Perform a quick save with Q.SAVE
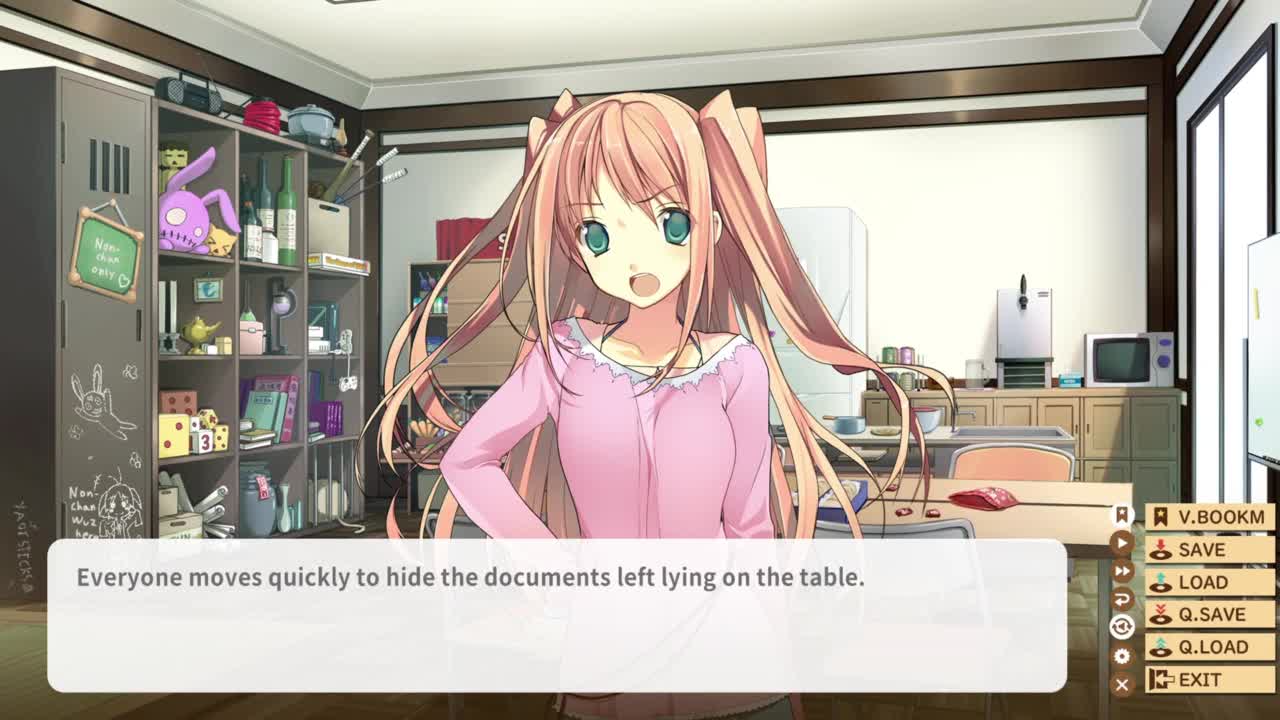1280x720 pixels. click(x=1209, y=614)
